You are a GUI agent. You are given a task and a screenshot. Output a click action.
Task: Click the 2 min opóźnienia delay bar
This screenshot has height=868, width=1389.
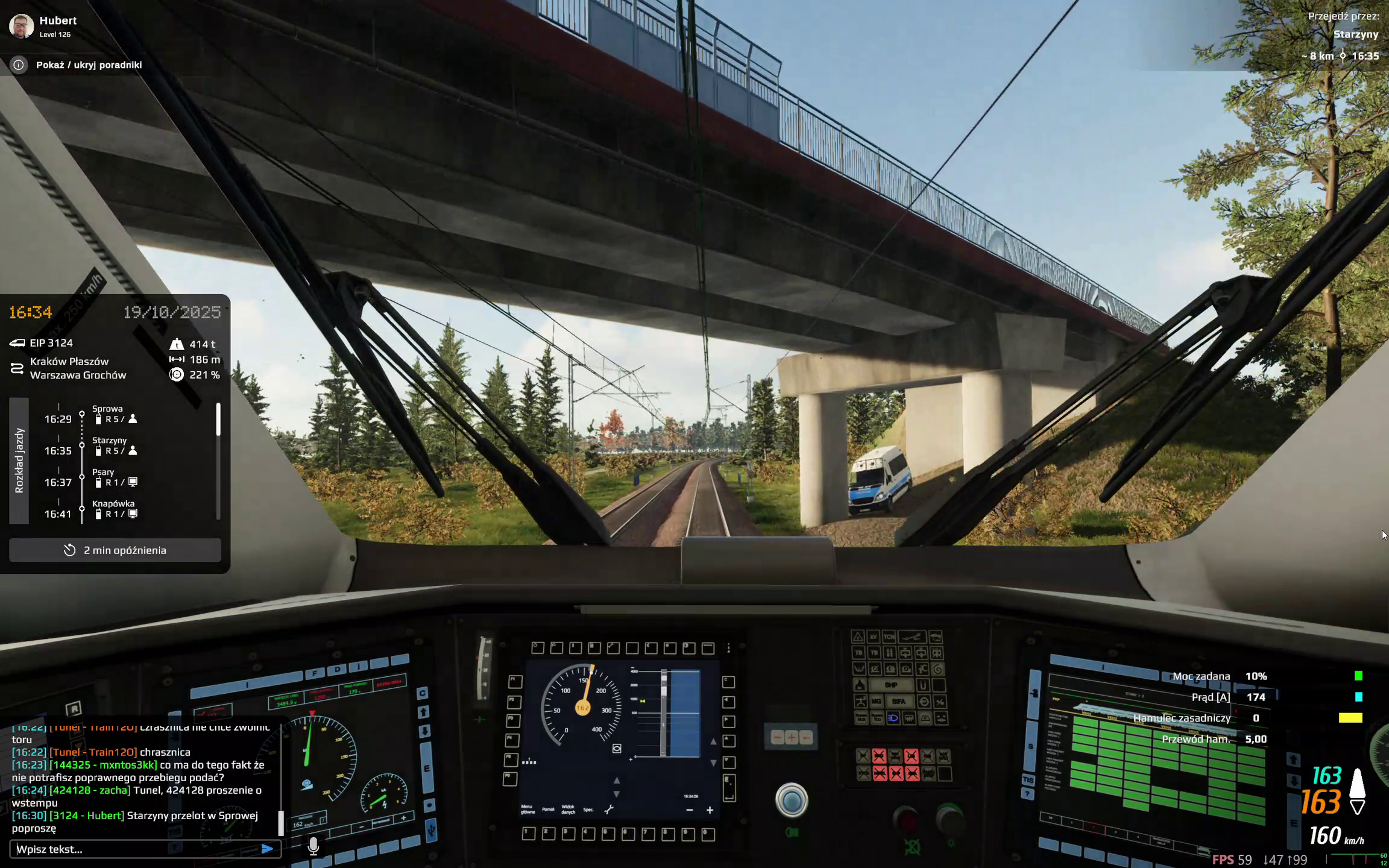115,550
